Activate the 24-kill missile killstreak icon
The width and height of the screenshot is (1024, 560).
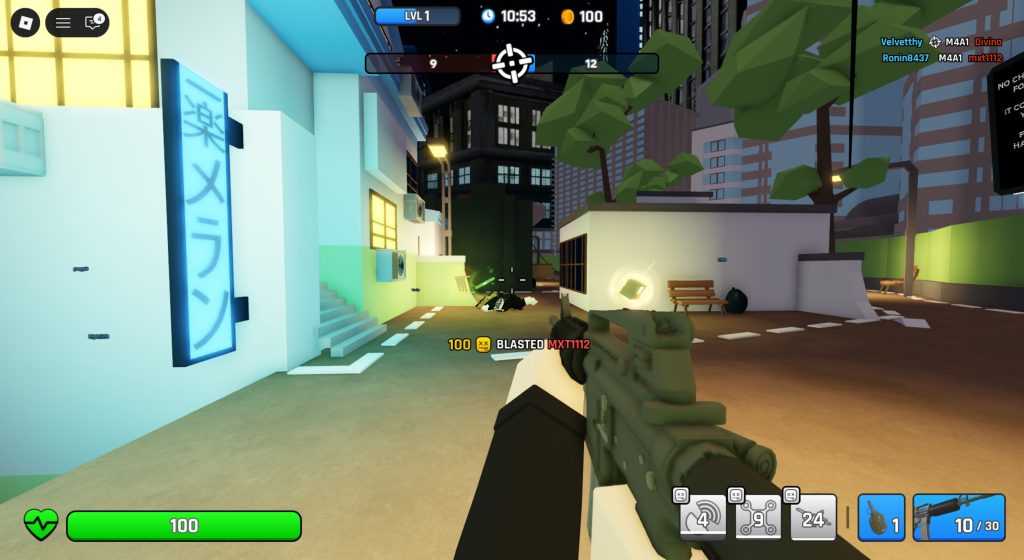click(812, 517)
